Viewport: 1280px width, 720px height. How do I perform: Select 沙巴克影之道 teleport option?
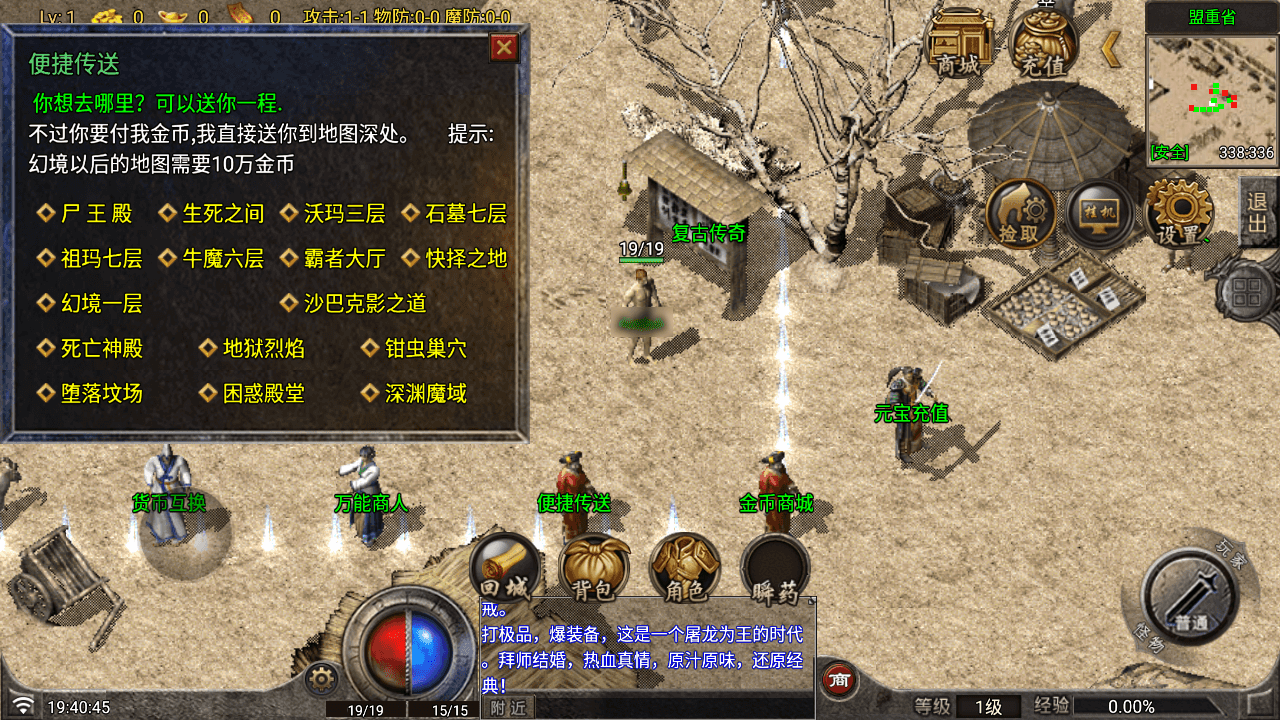coord(365,303)
